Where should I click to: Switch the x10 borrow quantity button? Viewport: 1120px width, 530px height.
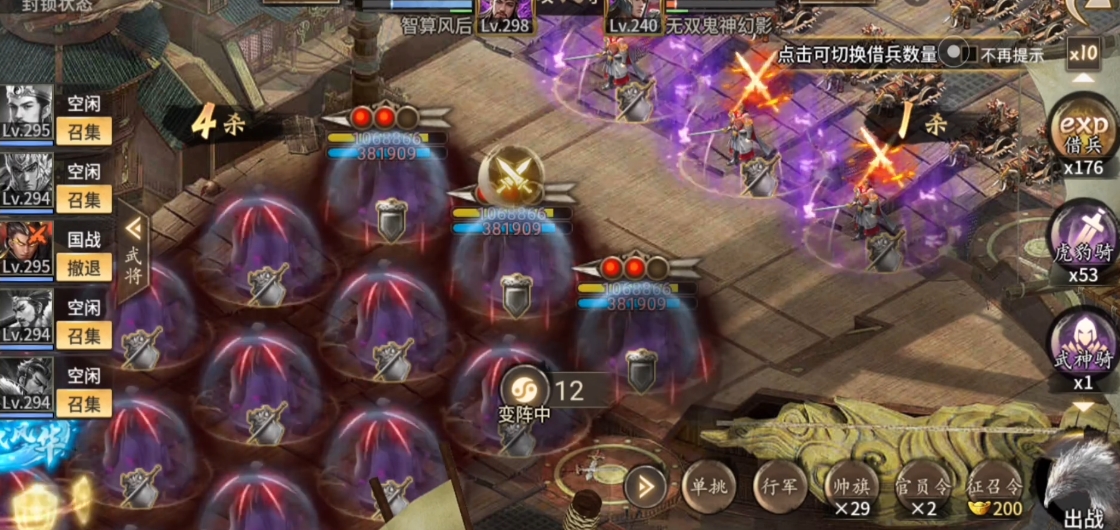point(1083,52)
